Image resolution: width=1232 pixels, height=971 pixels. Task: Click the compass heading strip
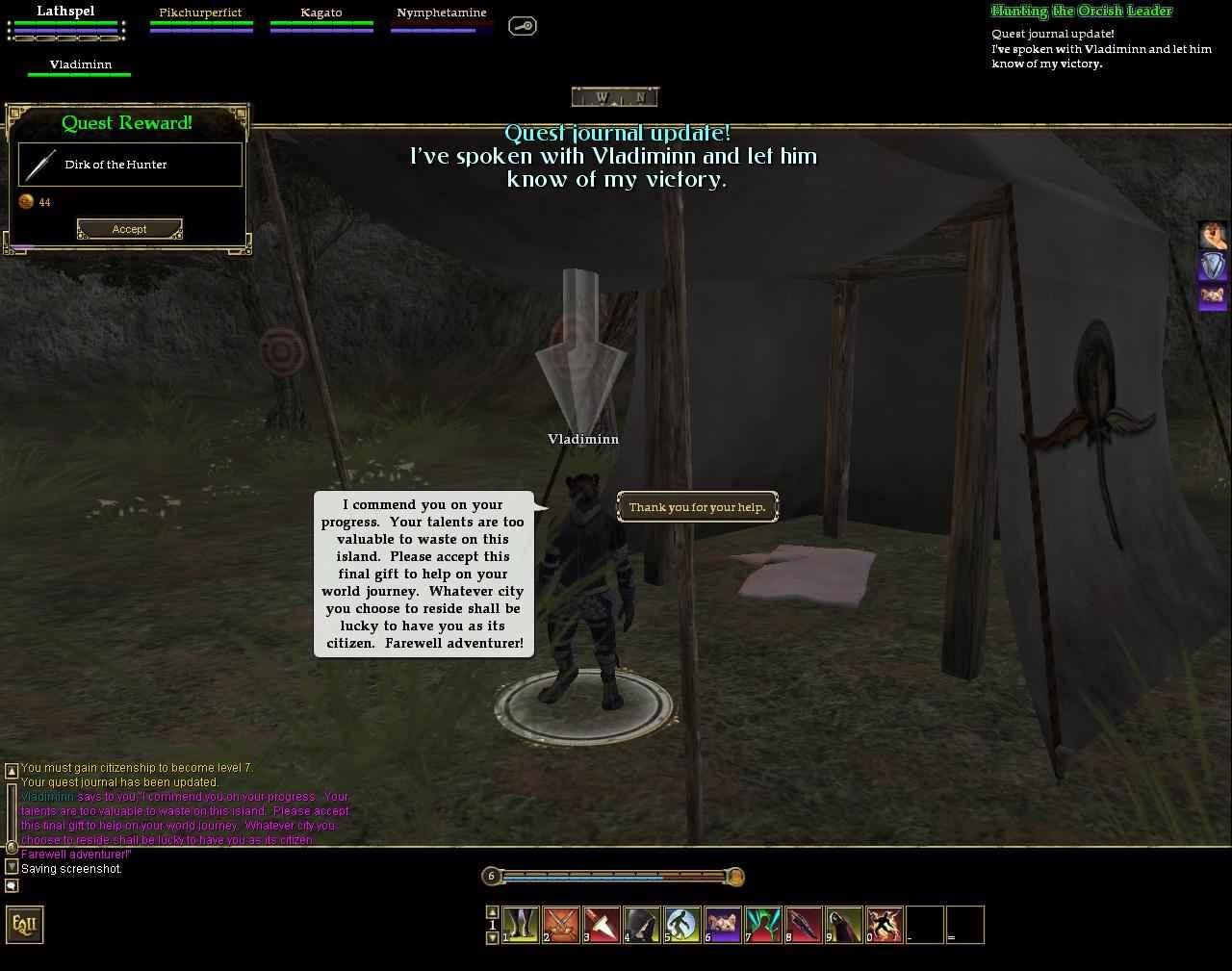click(x=615, y=96)
